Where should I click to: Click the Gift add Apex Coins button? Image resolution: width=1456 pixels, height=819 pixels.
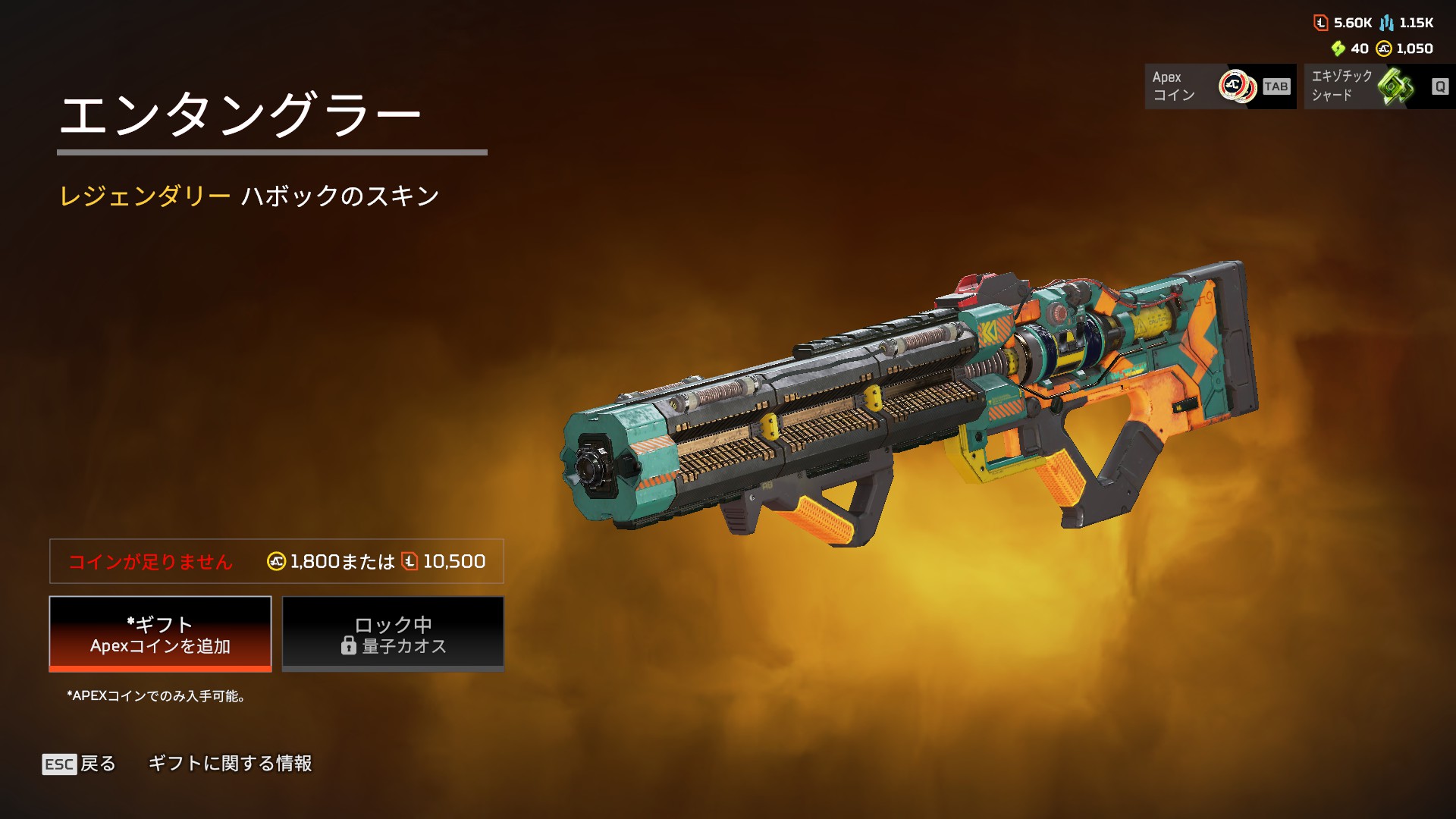pos(160,634)
